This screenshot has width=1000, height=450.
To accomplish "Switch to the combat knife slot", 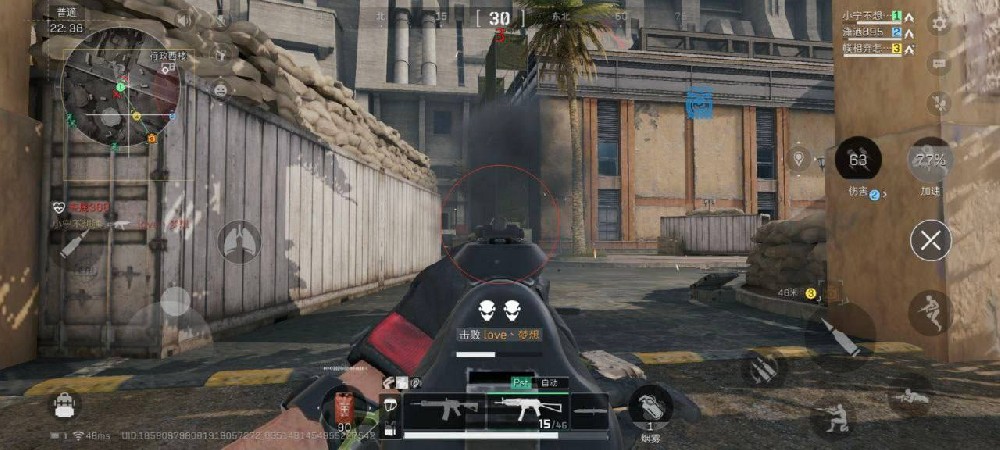I will point(590,410).
